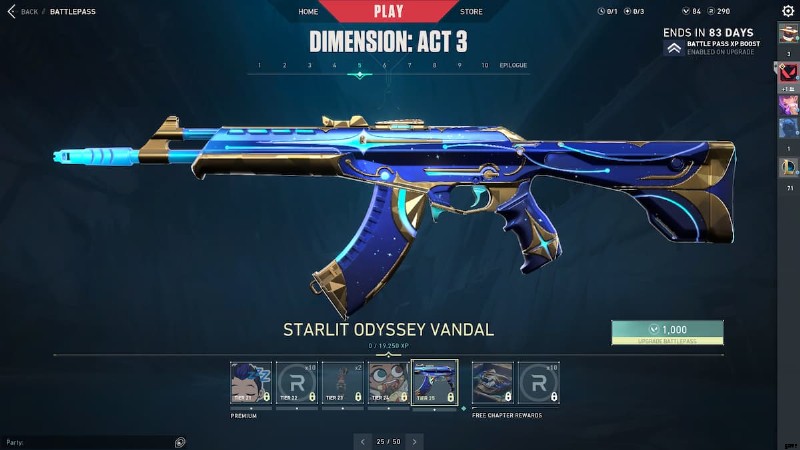
Task: Upgrade the battlepass for 1,000
Action: coord(667,332)
